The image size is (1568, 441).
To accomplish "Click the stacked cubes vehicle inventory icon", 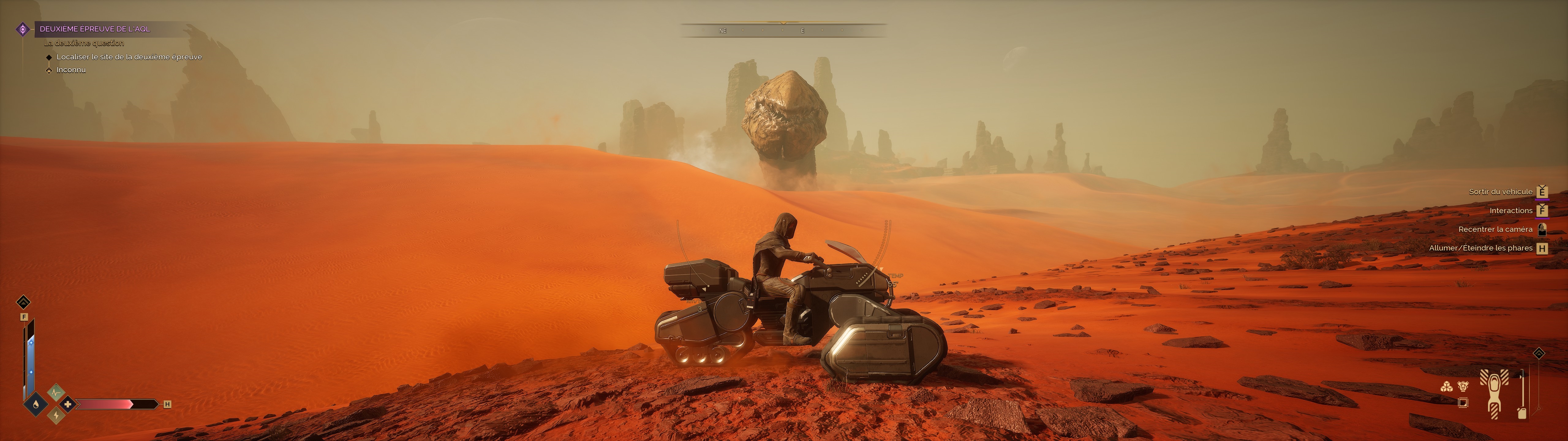I will pyautogui.click(x=1446, y=386).
